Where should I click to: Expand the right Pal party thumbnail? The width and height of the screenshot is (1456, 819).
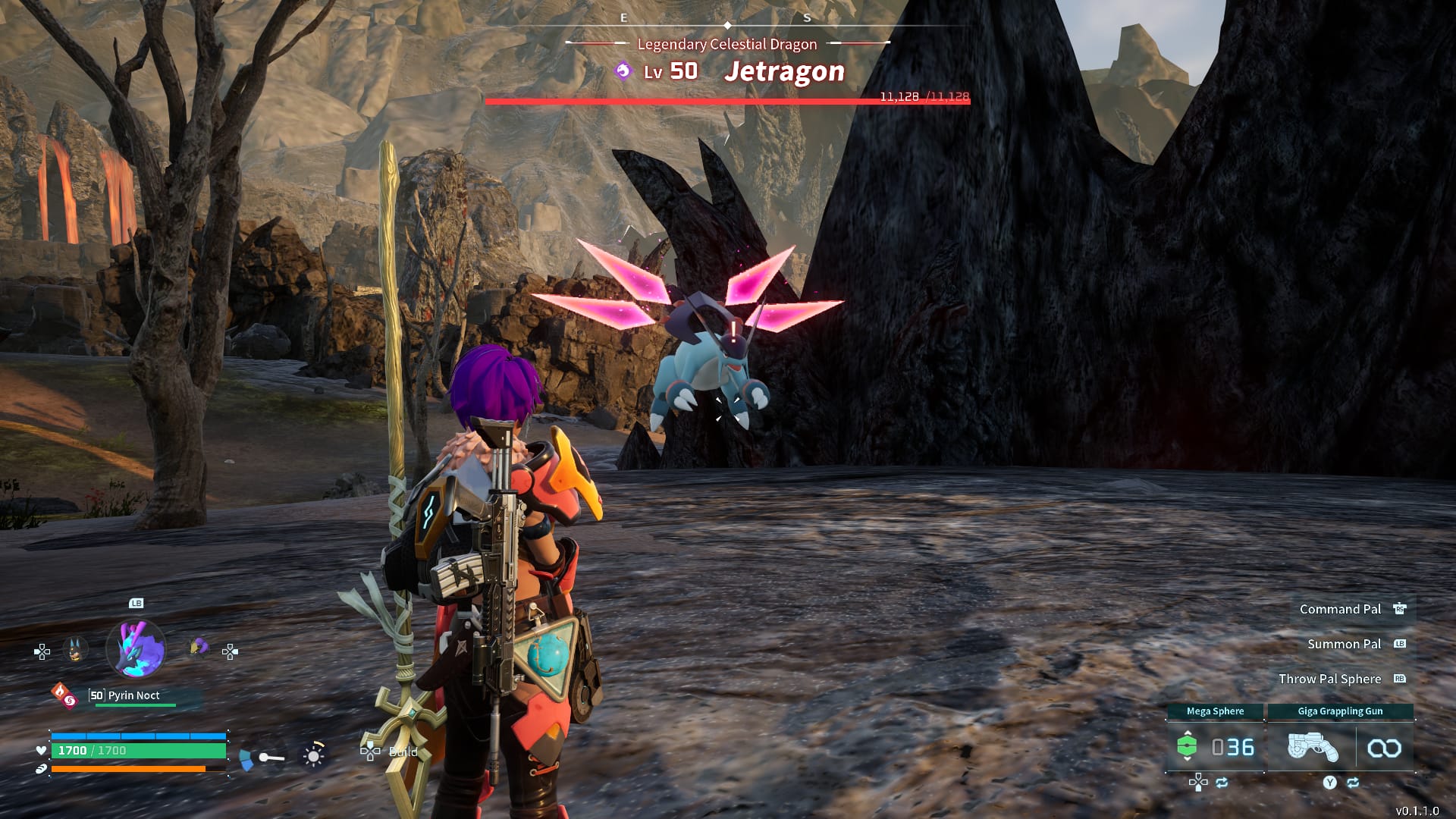196,648
